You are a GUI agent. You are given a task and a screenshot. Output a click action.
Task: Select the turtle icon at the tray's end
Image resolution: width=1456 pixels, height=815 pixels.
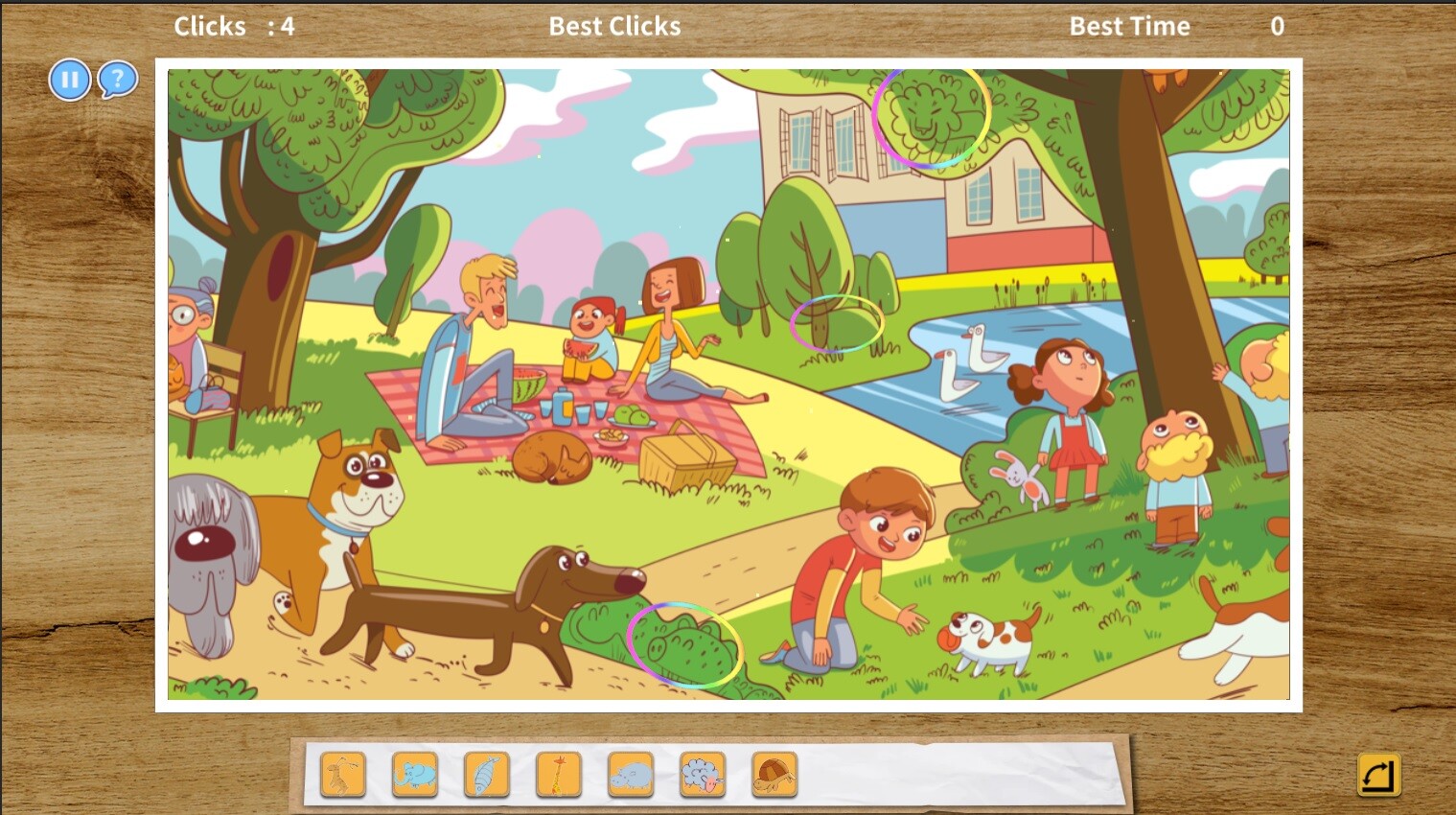774,775
